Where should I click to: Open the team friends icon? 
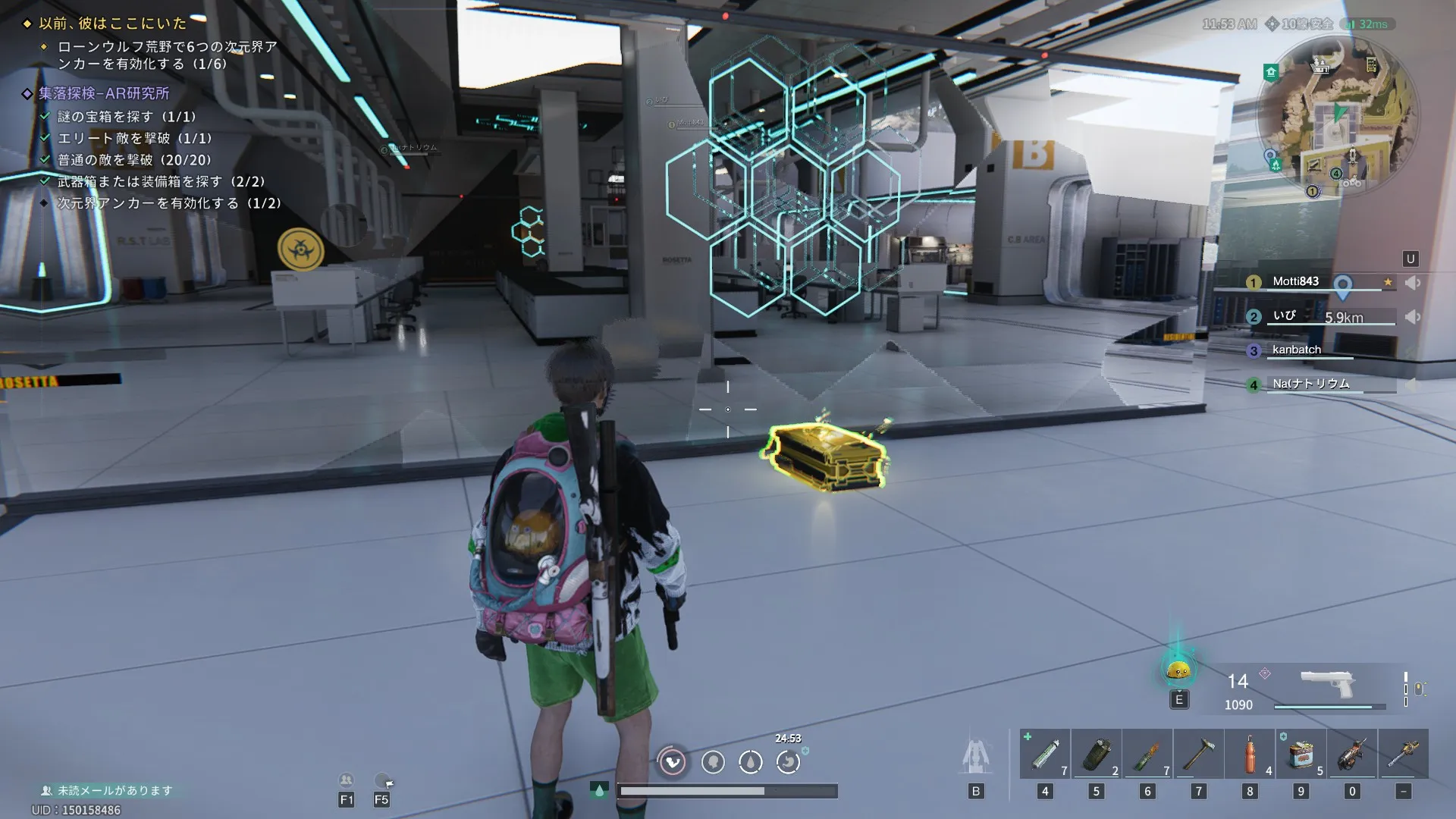pos(347,780)
